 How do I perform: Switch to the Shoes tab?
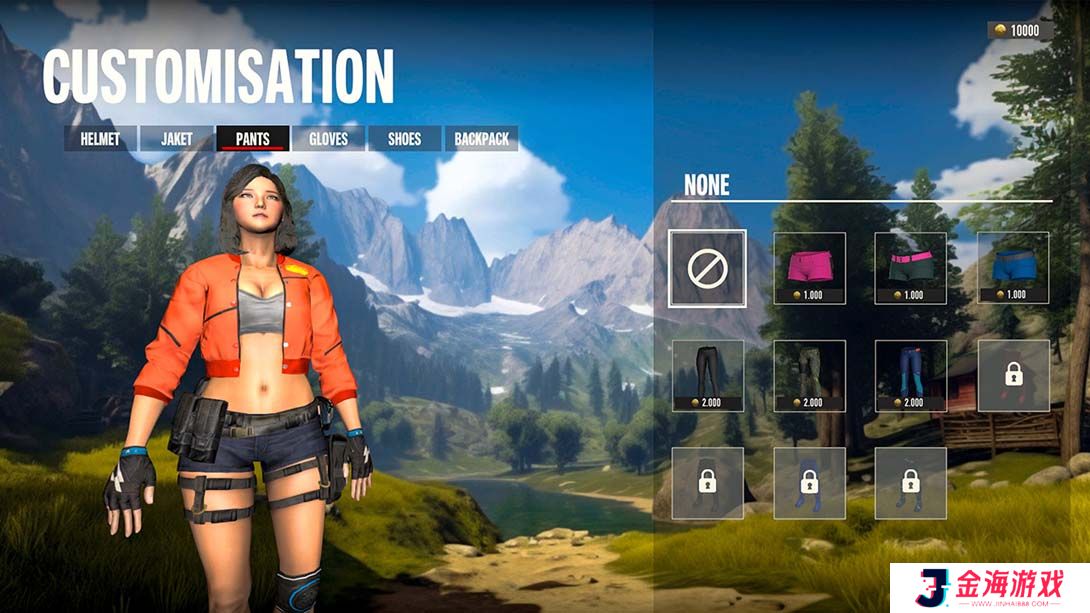pyautogui.click(x=404, y=139)
